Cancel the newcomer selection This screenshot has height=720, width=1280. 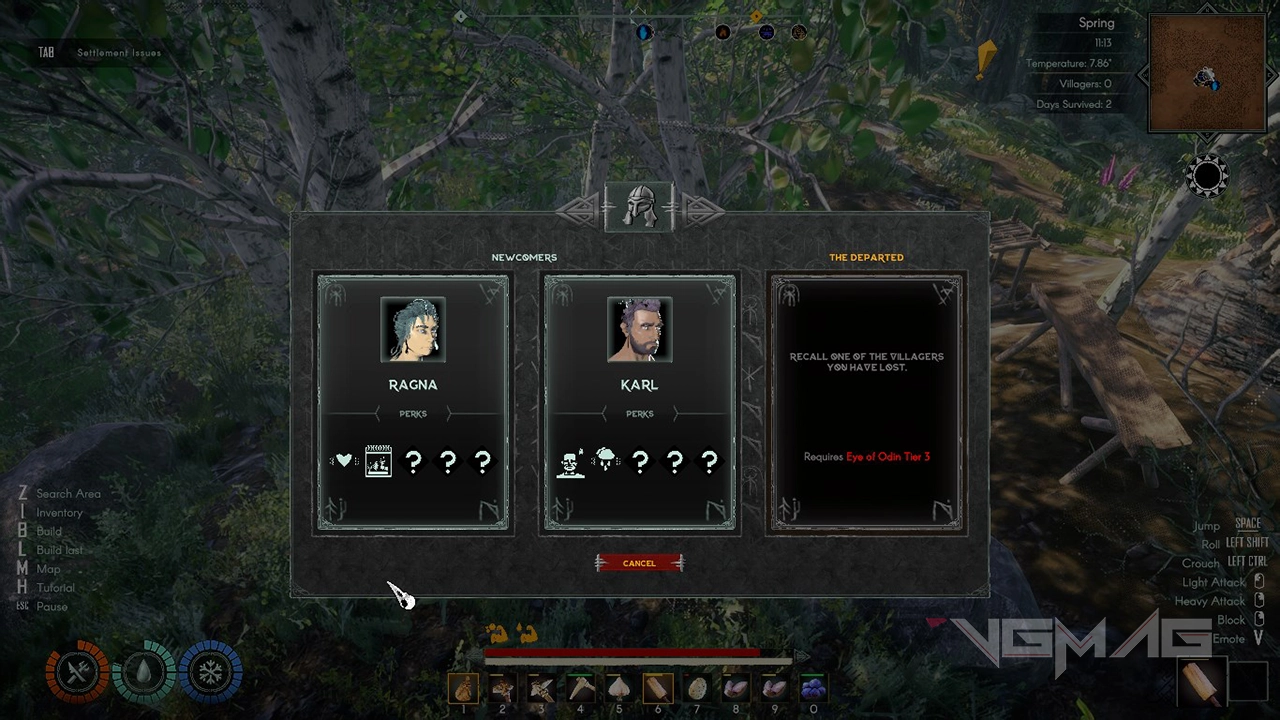click(639, 563)
